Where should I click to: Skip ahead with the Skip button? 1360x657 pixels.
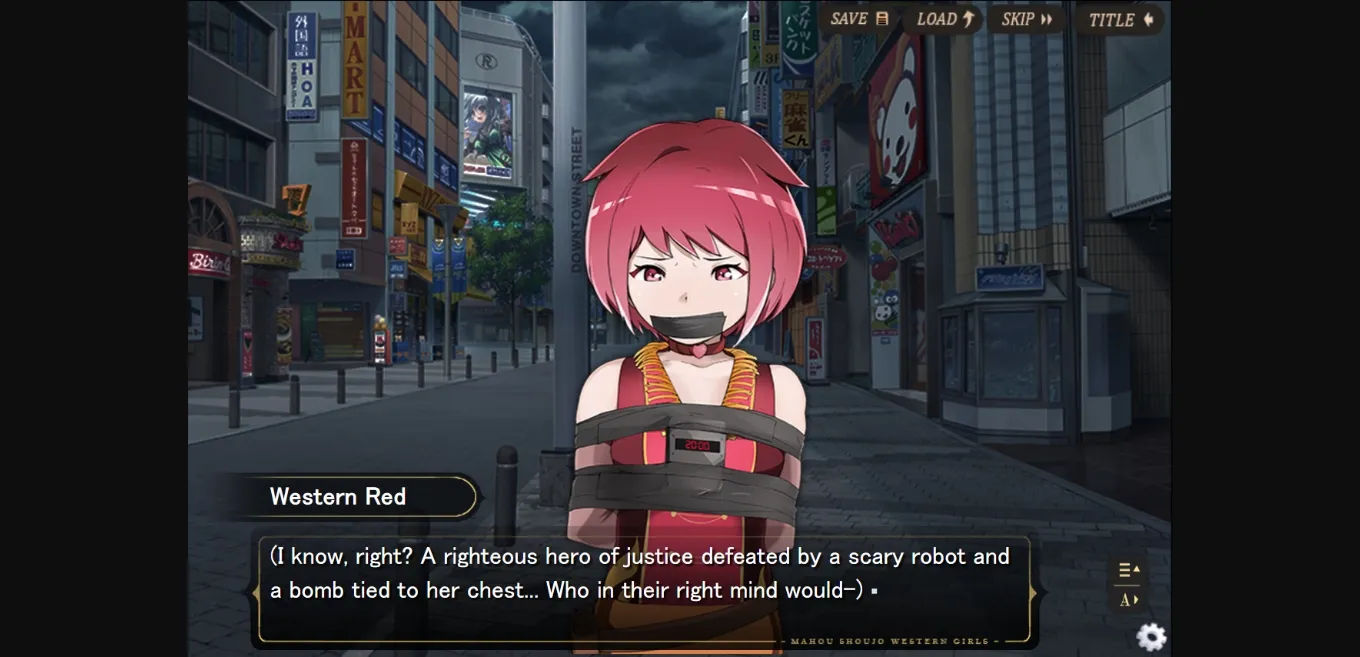[1026, 19]
